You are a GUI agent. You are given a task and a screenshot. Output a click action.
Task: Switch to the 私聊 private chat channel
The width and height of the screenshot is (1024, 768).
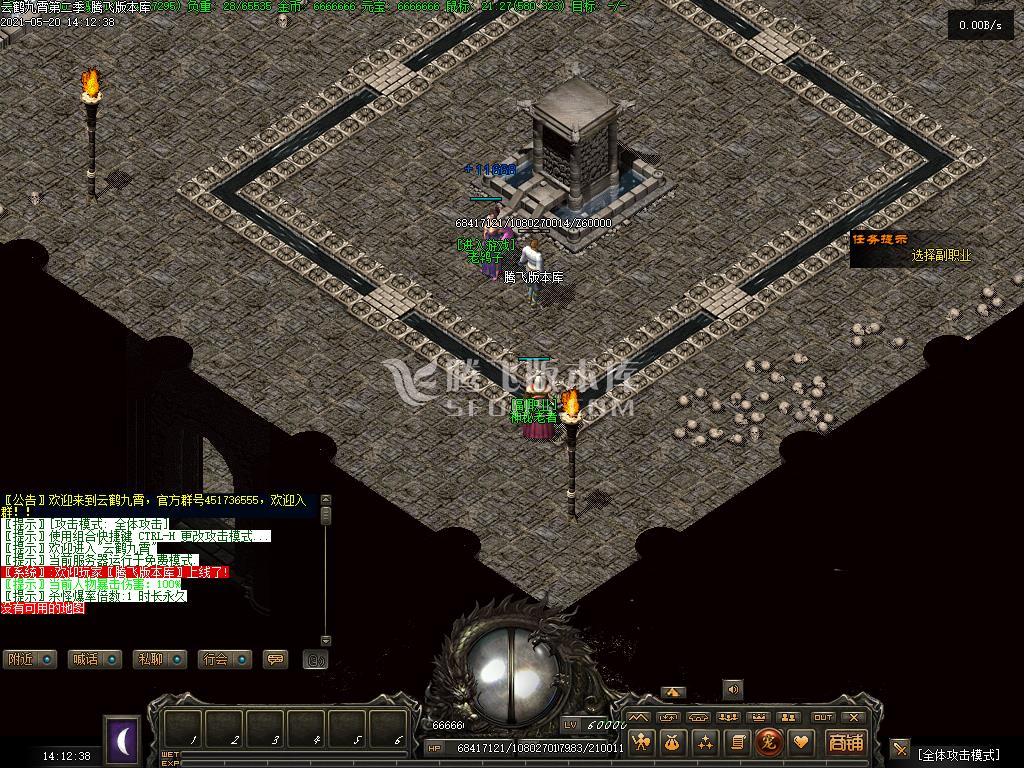coord(159,659)
